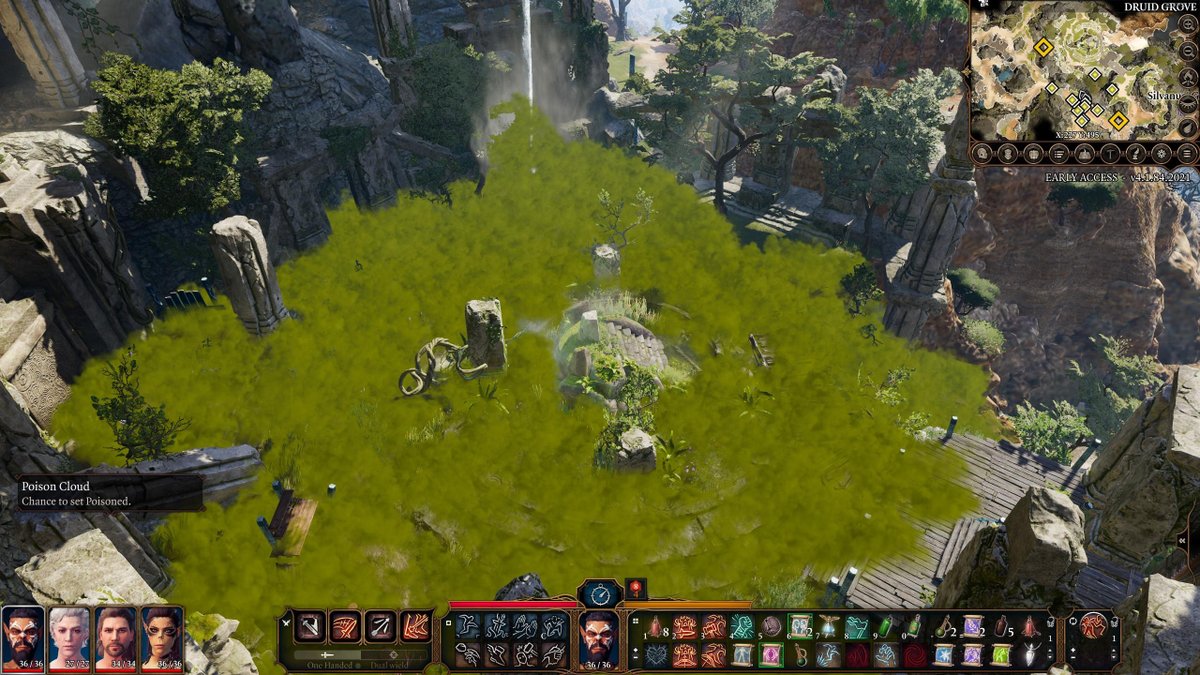Toggle the Dual wield slider
Viewport: 1200px width, 675px height.
[x=393, y=655]
